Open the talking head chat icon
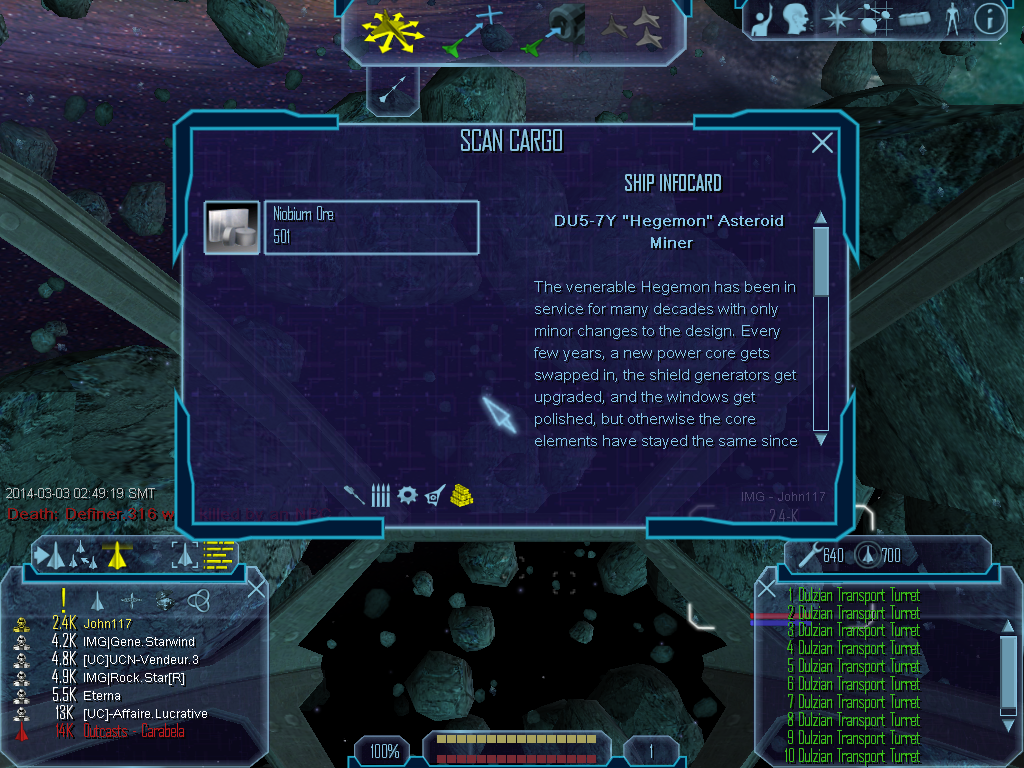The image size is (1024, 768). [796, 18]
